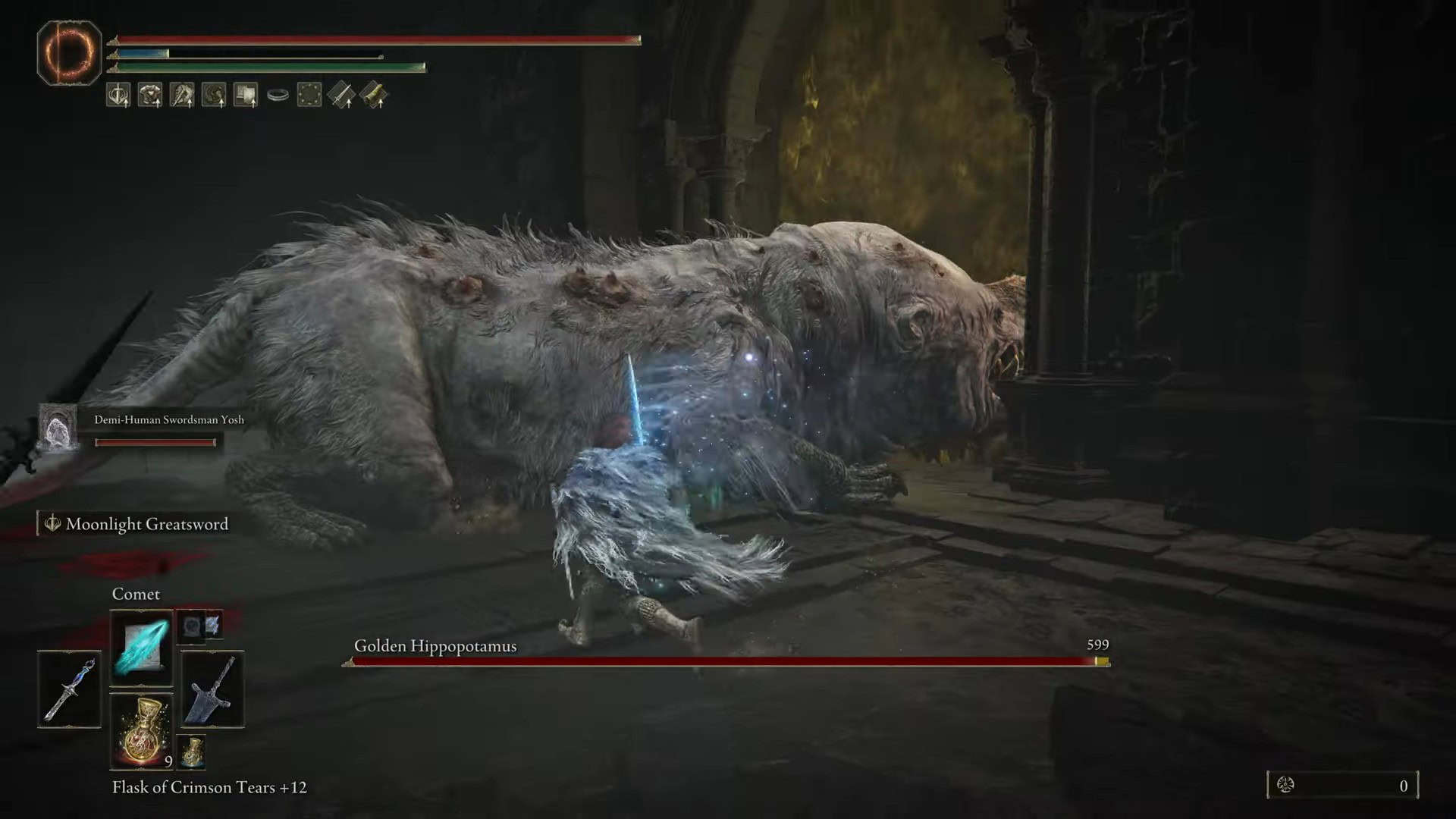Click the glowing ring character emblem
This screenshot has width=1456, height=819.
(x=69, y=52)
